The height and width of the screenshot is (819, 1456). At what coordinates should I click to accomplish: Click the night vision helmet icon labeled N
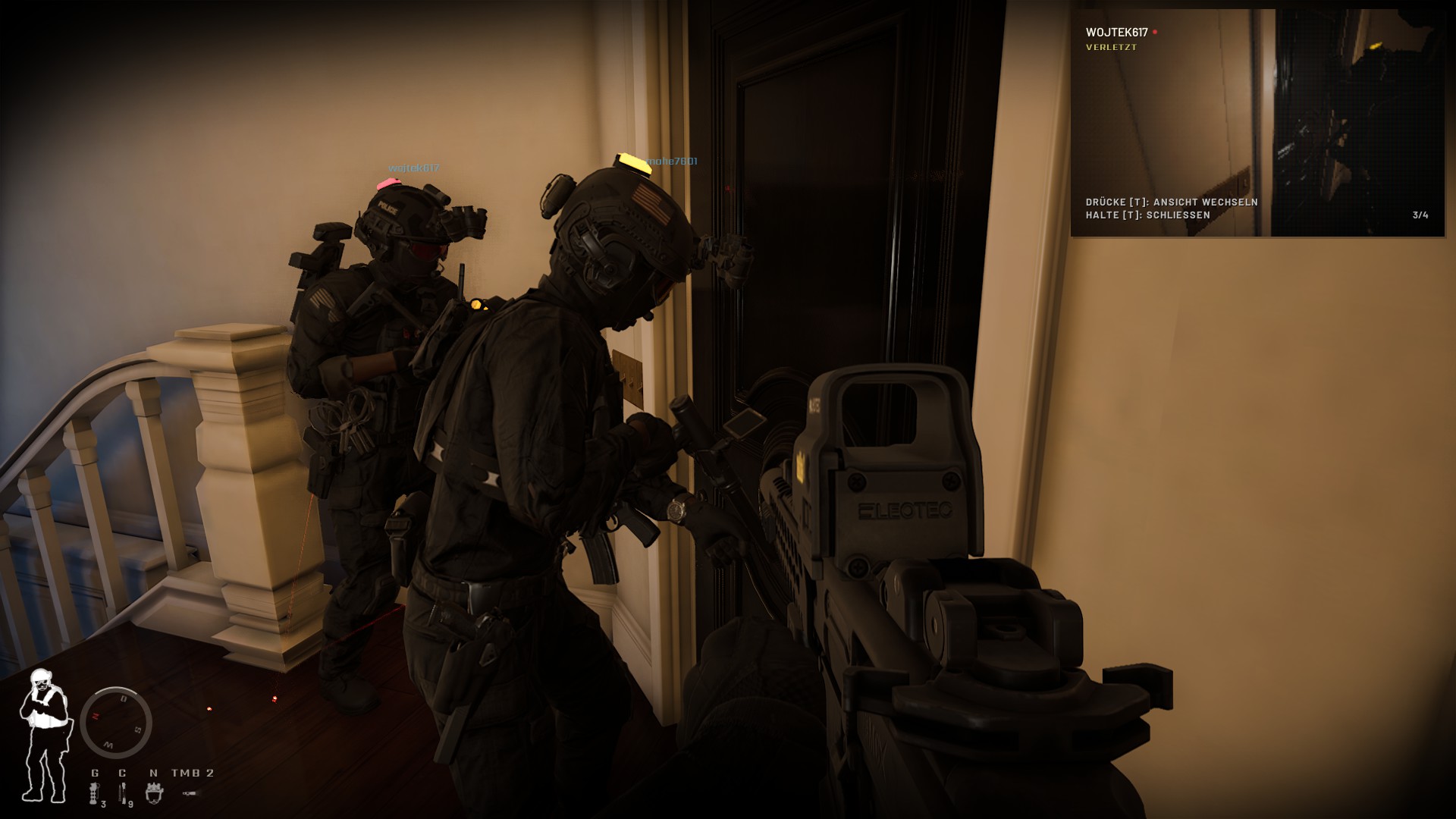(x=154, y=792)
